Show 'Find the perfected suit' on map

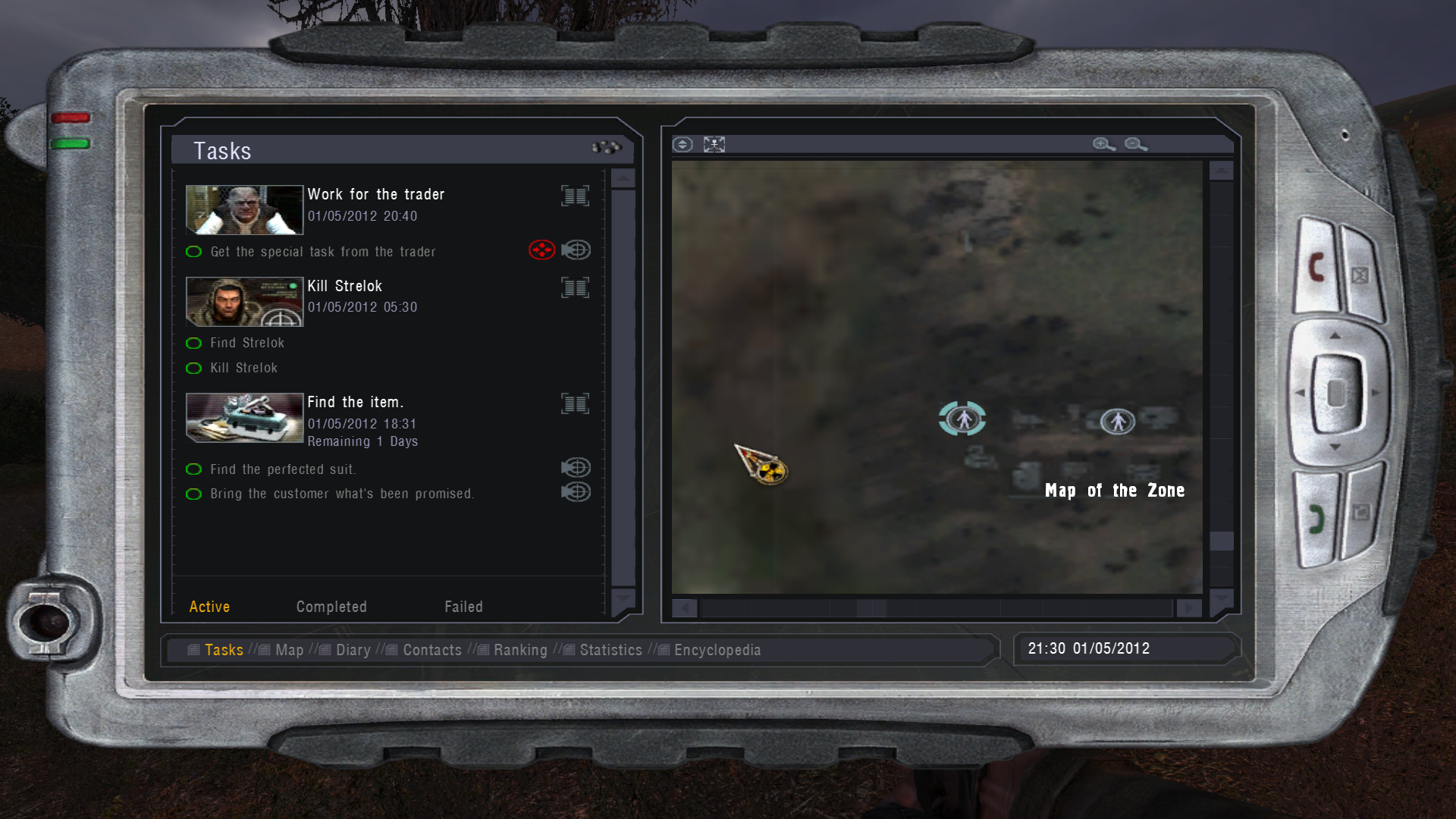click(576, 467)
